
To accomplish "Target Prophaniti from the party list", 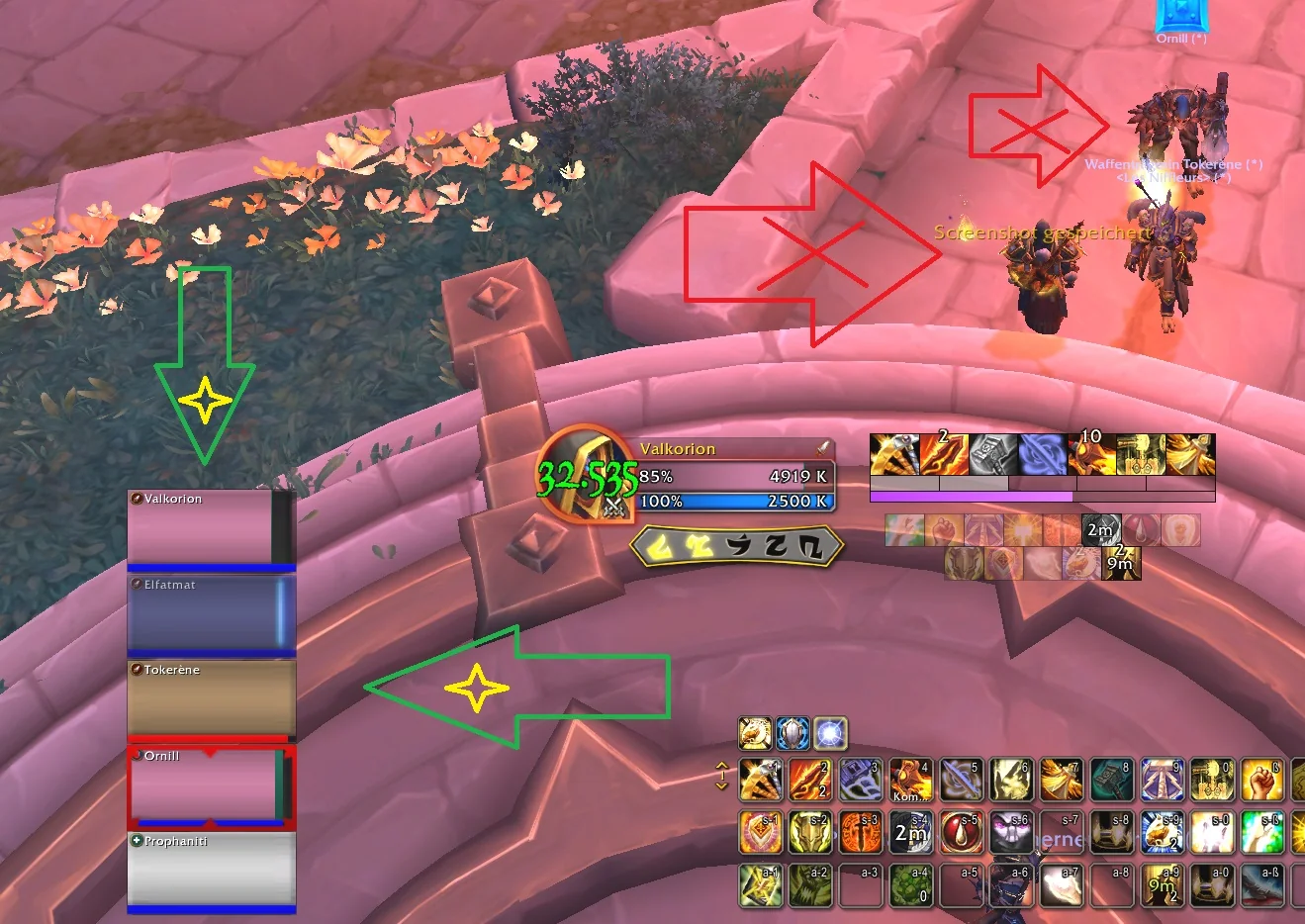I will point(211,869).
